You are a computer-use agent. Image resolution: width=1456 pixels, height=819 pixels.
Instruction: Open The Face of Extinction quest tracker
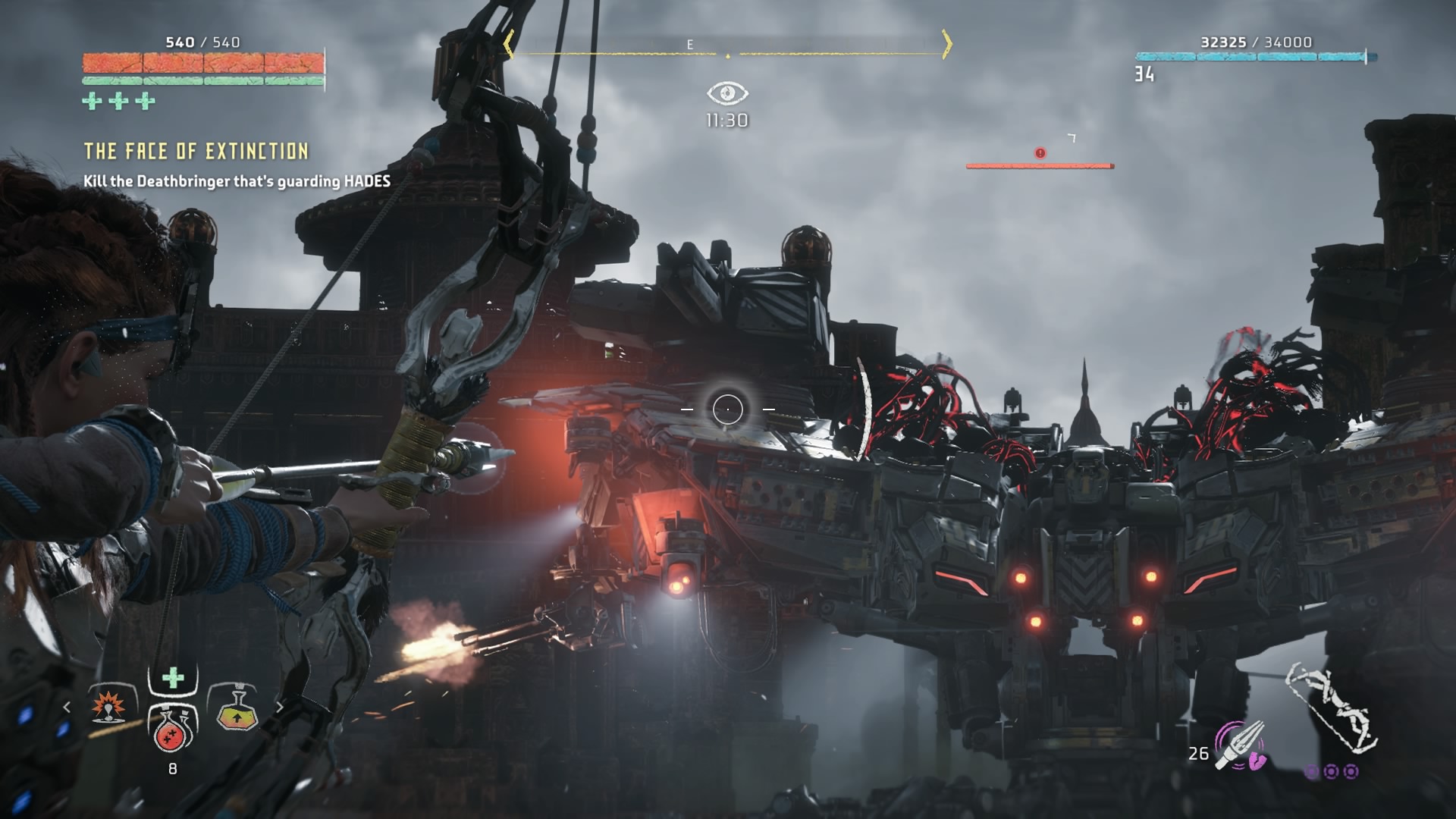pyautogui.click(x=196, y=152)
